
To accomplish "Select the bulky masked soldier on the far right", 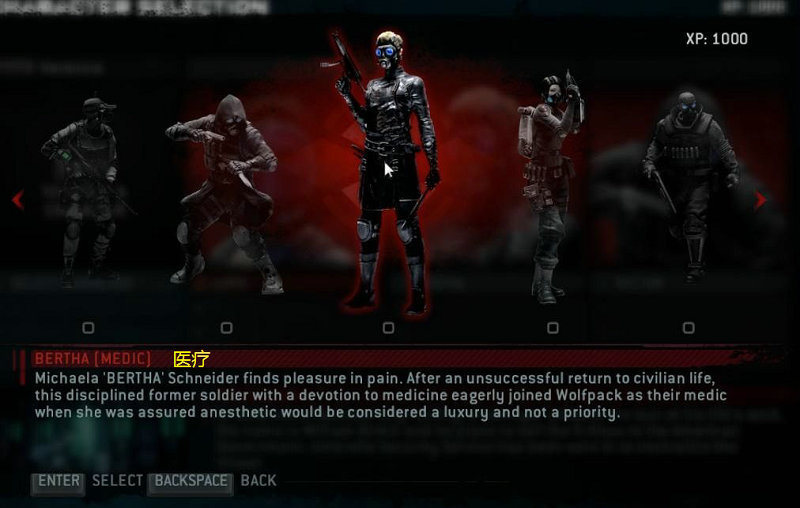I will pos(688,185).
